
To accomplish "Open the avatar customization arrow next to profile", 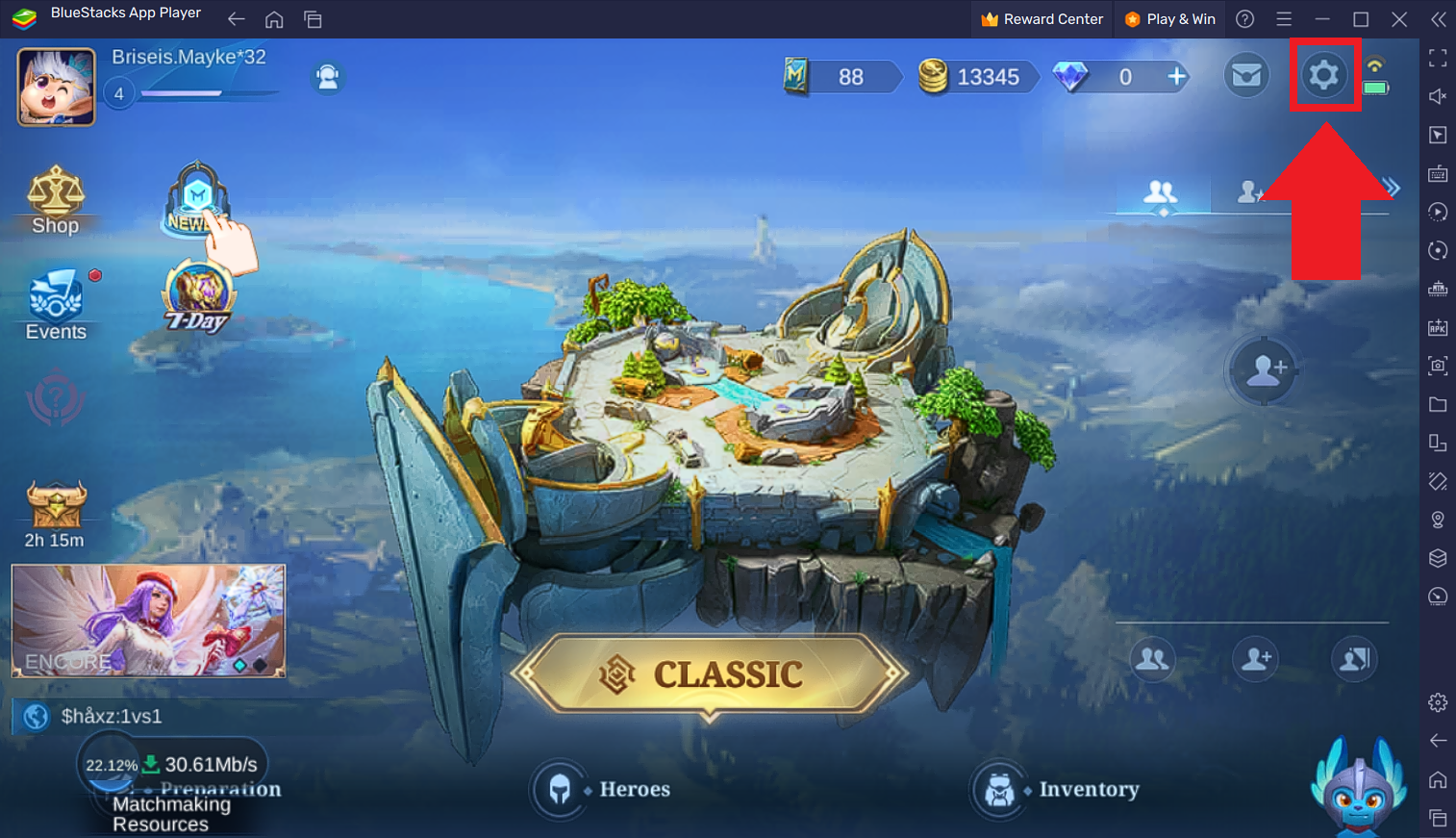I will tap(327, 77).
